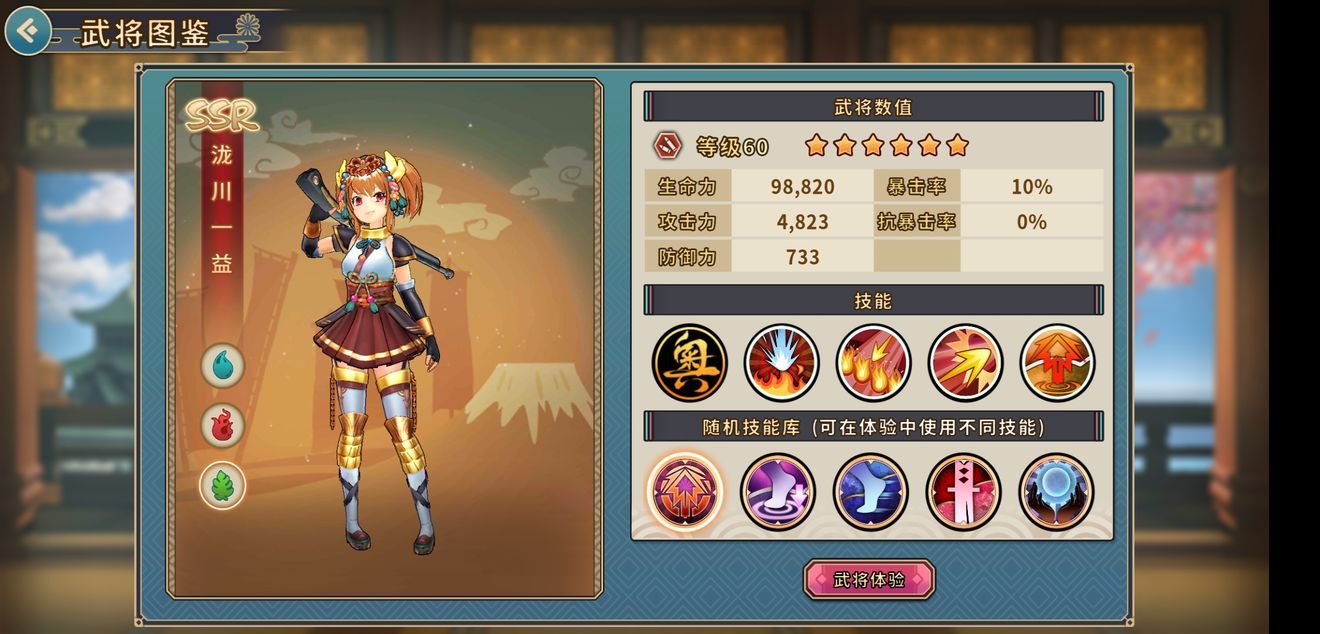Choose the blue orb random skill
Screen dimensions: 1320x634
tap(1056, 492)
